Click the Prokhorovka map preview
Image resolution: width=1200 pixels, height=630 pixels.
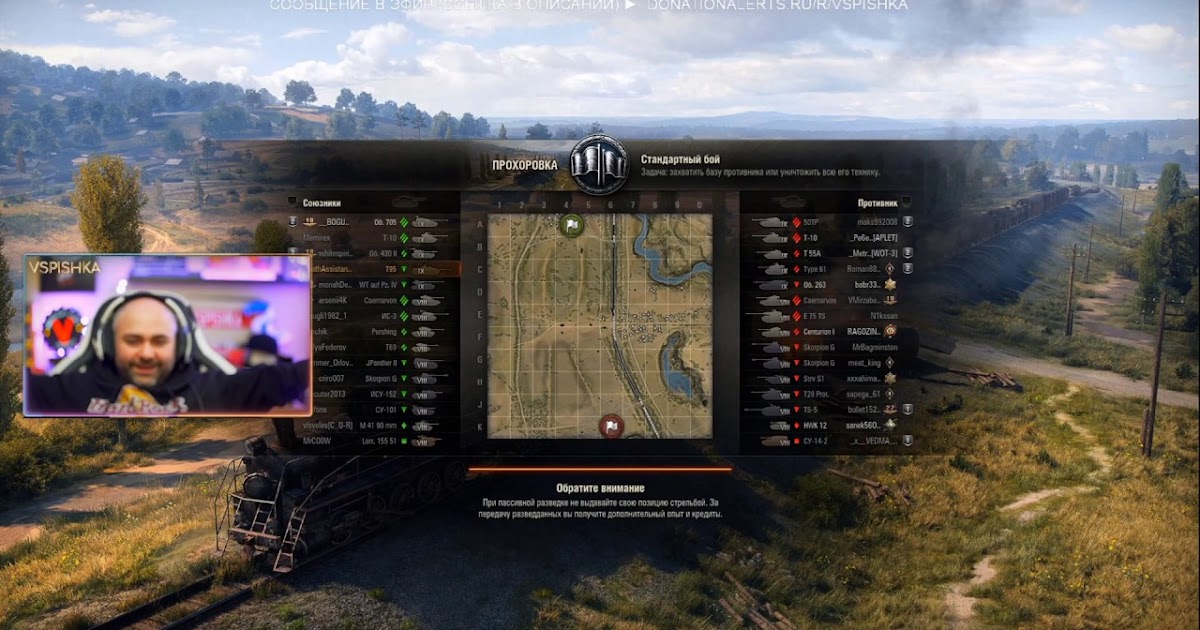(600, 325)
